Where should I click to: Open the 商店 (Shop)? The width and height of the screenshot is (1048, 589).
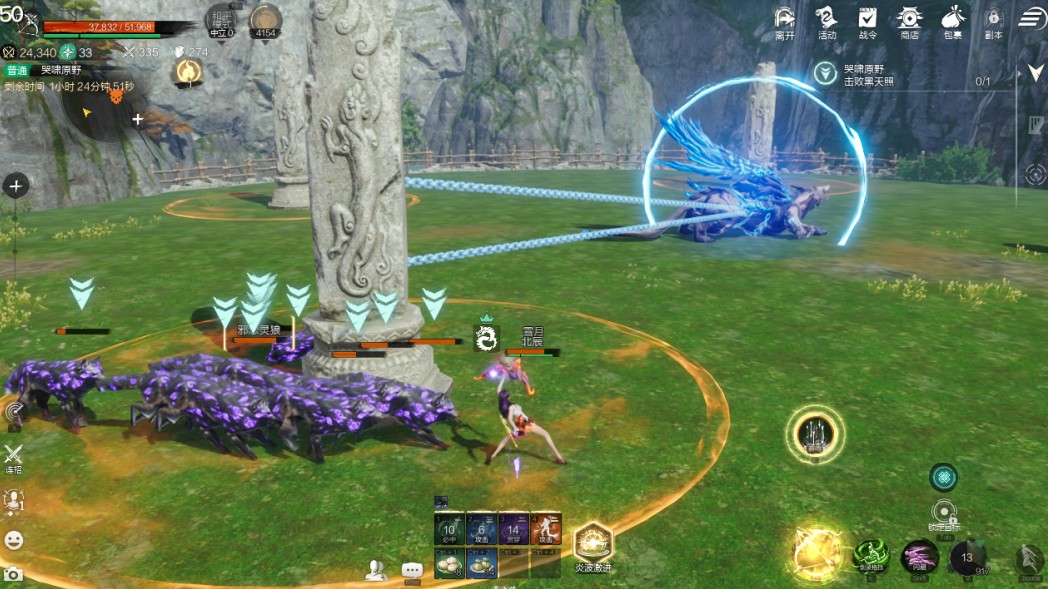[x=909, y=21]
